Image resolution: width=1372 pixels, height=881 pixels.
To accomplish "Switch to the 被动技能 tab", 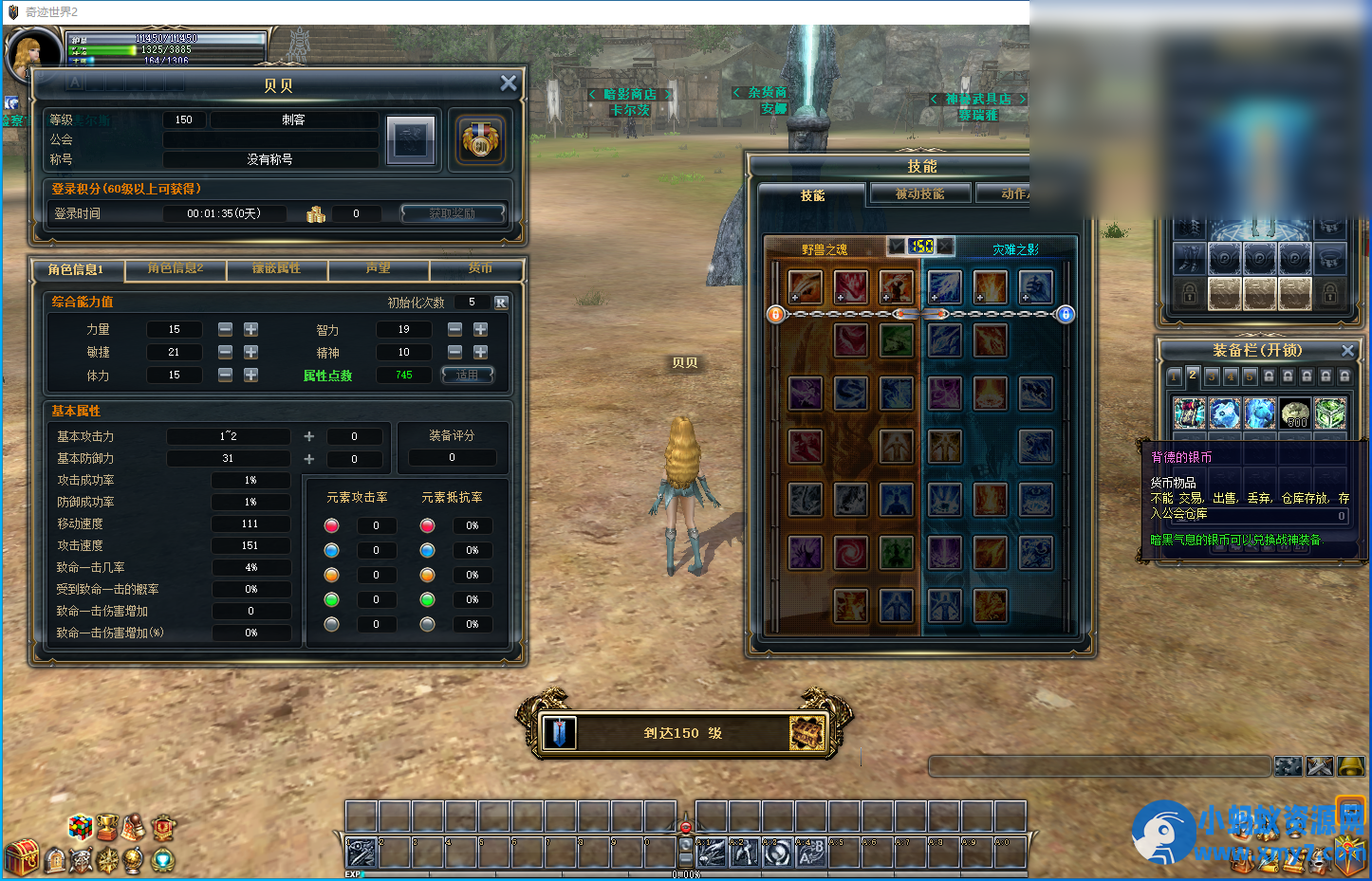I will tap(919, 194).
